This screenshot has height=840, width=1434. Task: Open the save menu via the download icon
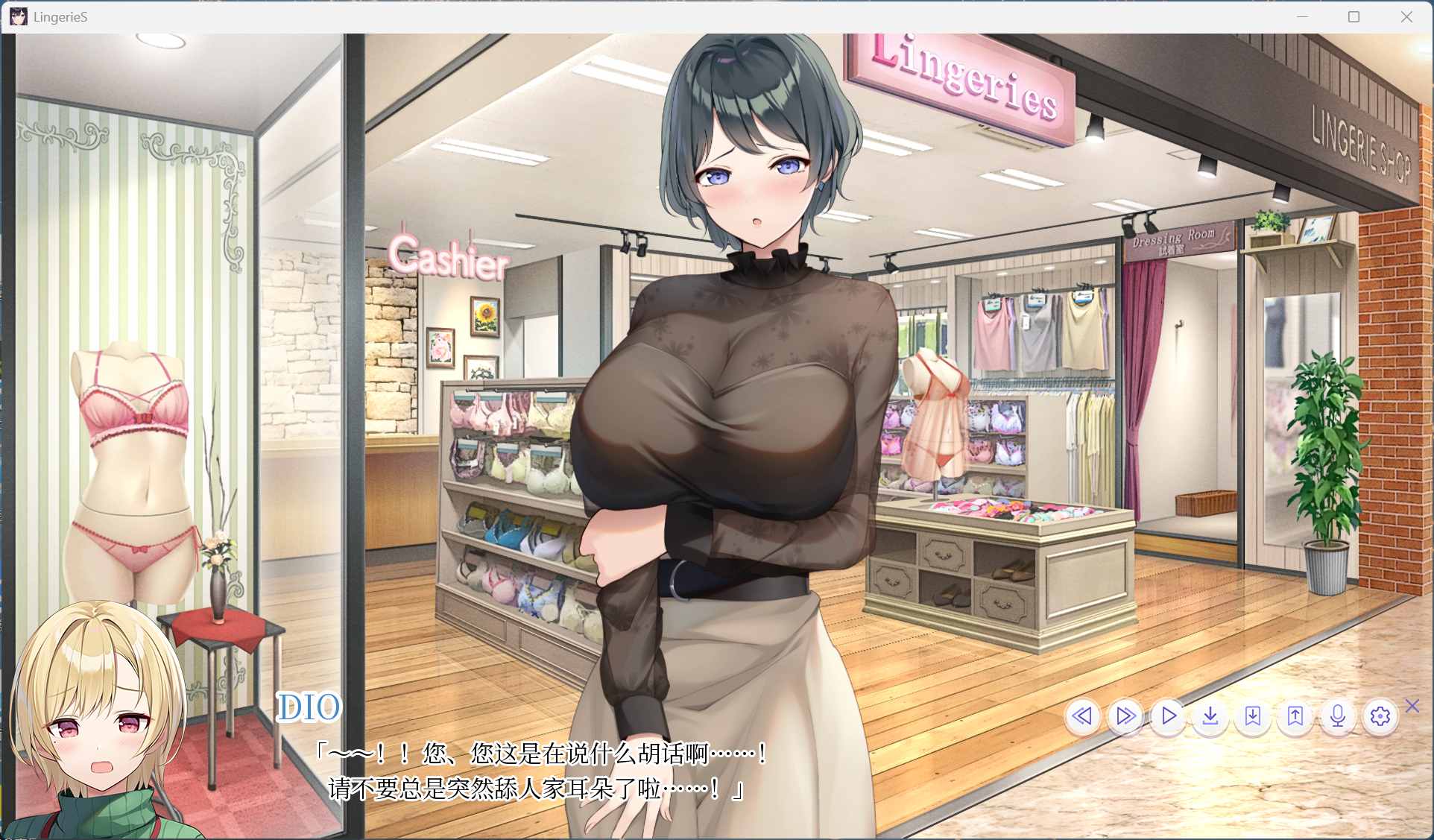(x=1210, y=717)
